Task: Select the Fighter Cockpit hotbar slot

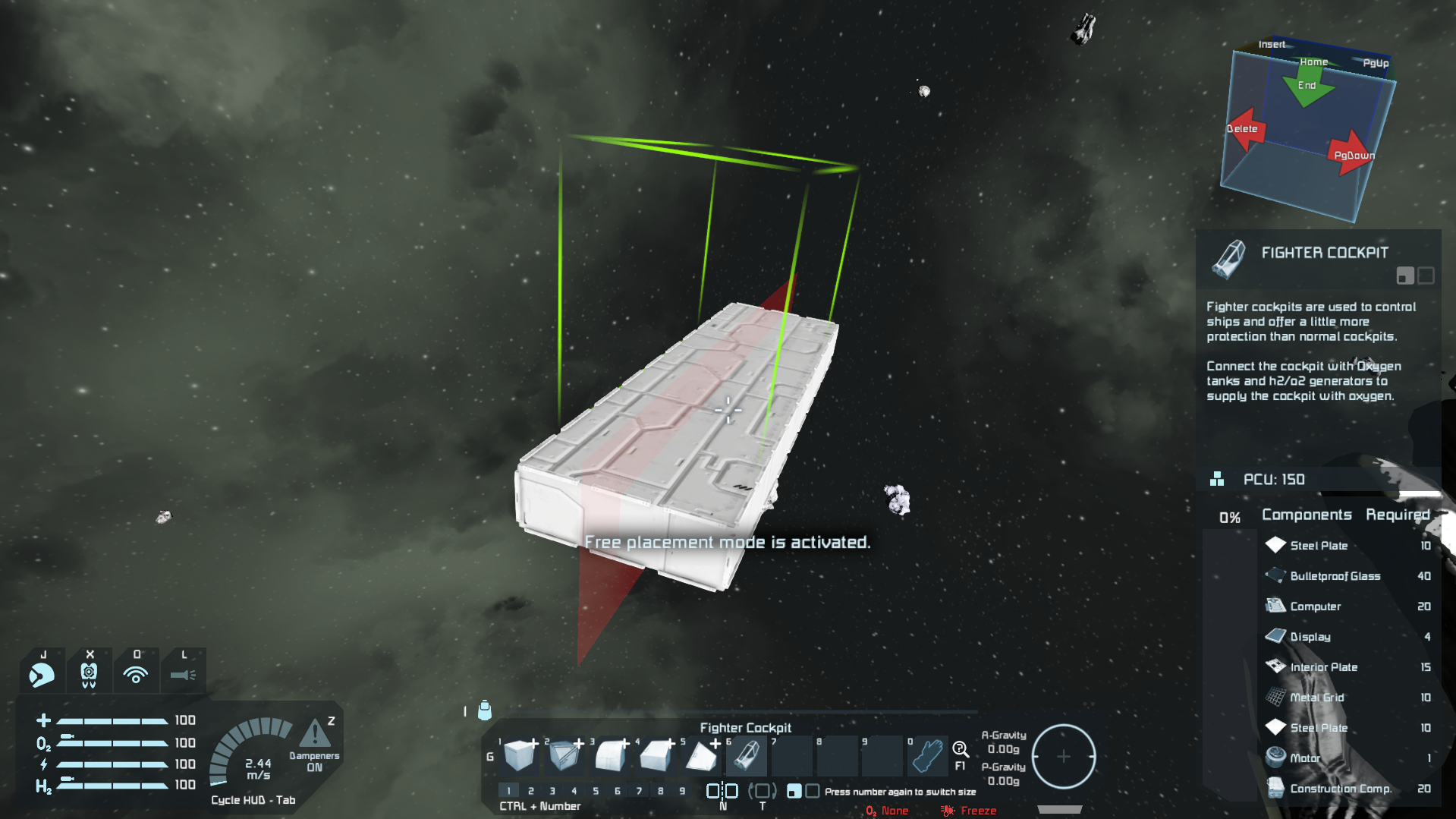Action: (x=747, y=756)
